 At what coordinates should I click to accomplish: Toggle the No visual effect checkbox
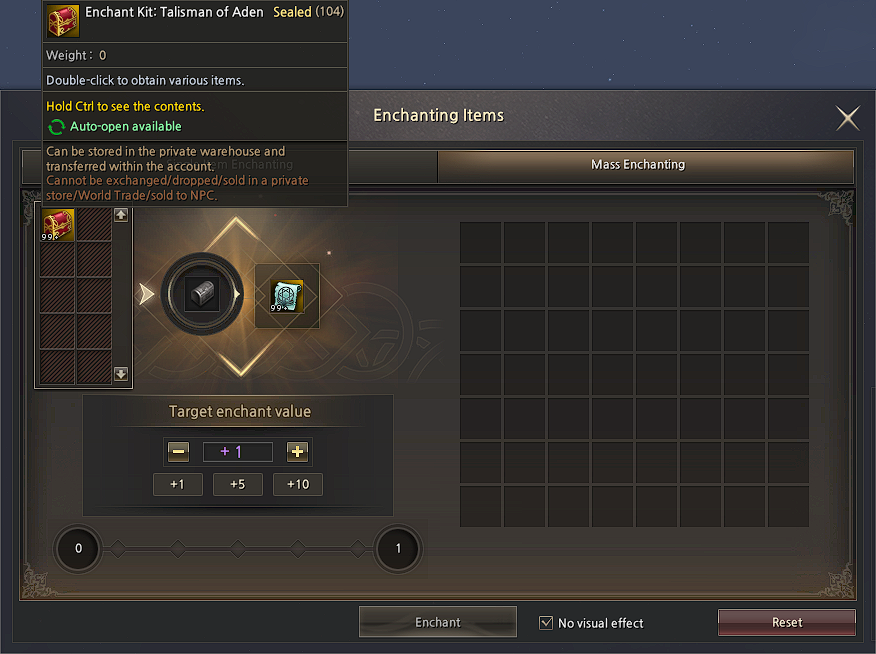pyautogui.click(x=546, y=623)
